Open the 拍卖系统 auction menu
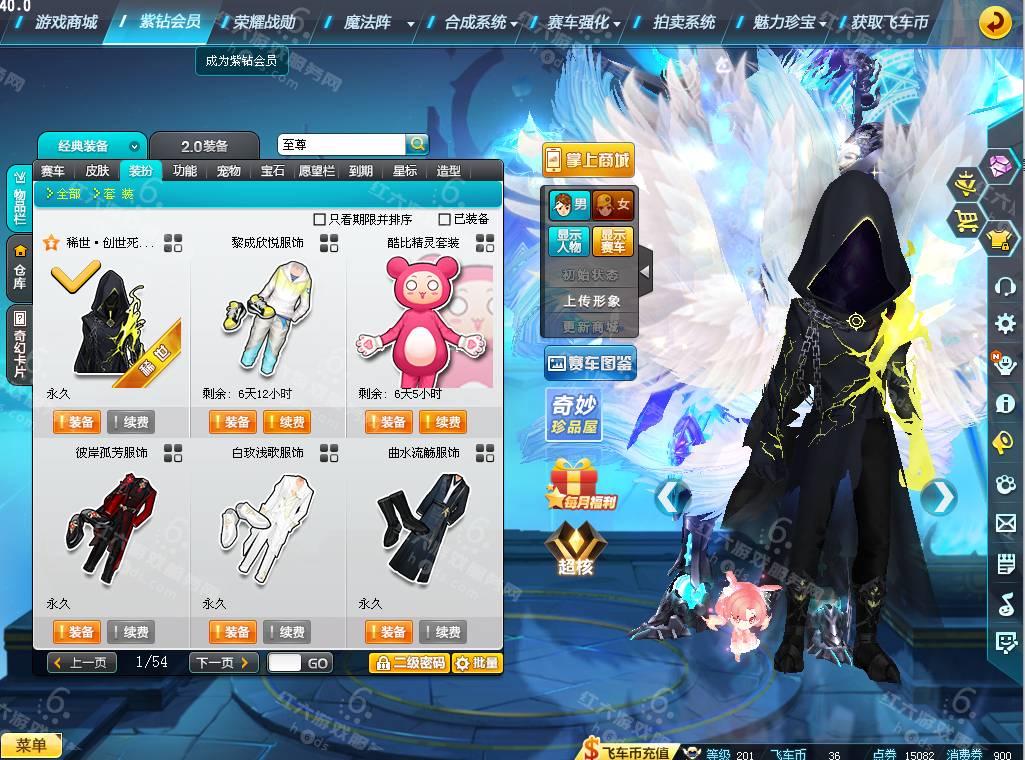Image resolution: width=1025 pixels, height=760 pixels. click(684, 22)
